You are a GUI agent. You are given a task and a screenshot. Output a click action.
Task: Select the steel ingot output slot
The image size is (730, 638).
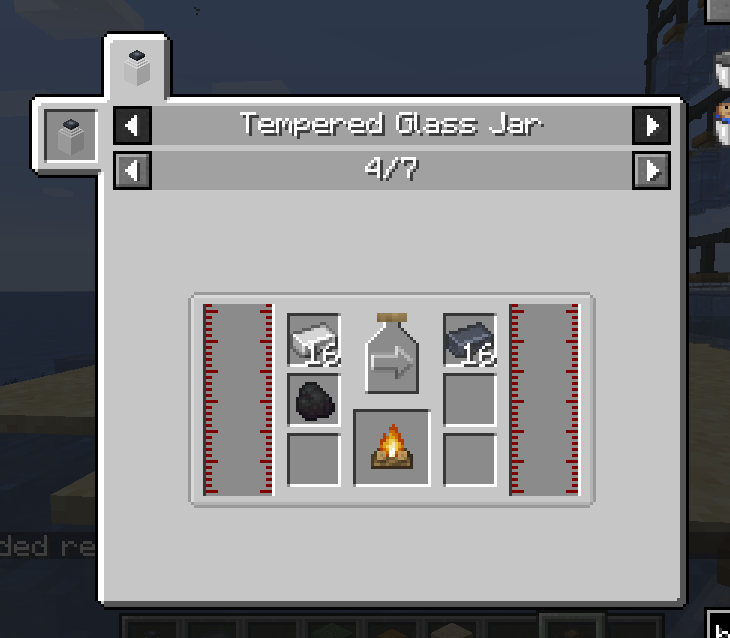point(470,341)
